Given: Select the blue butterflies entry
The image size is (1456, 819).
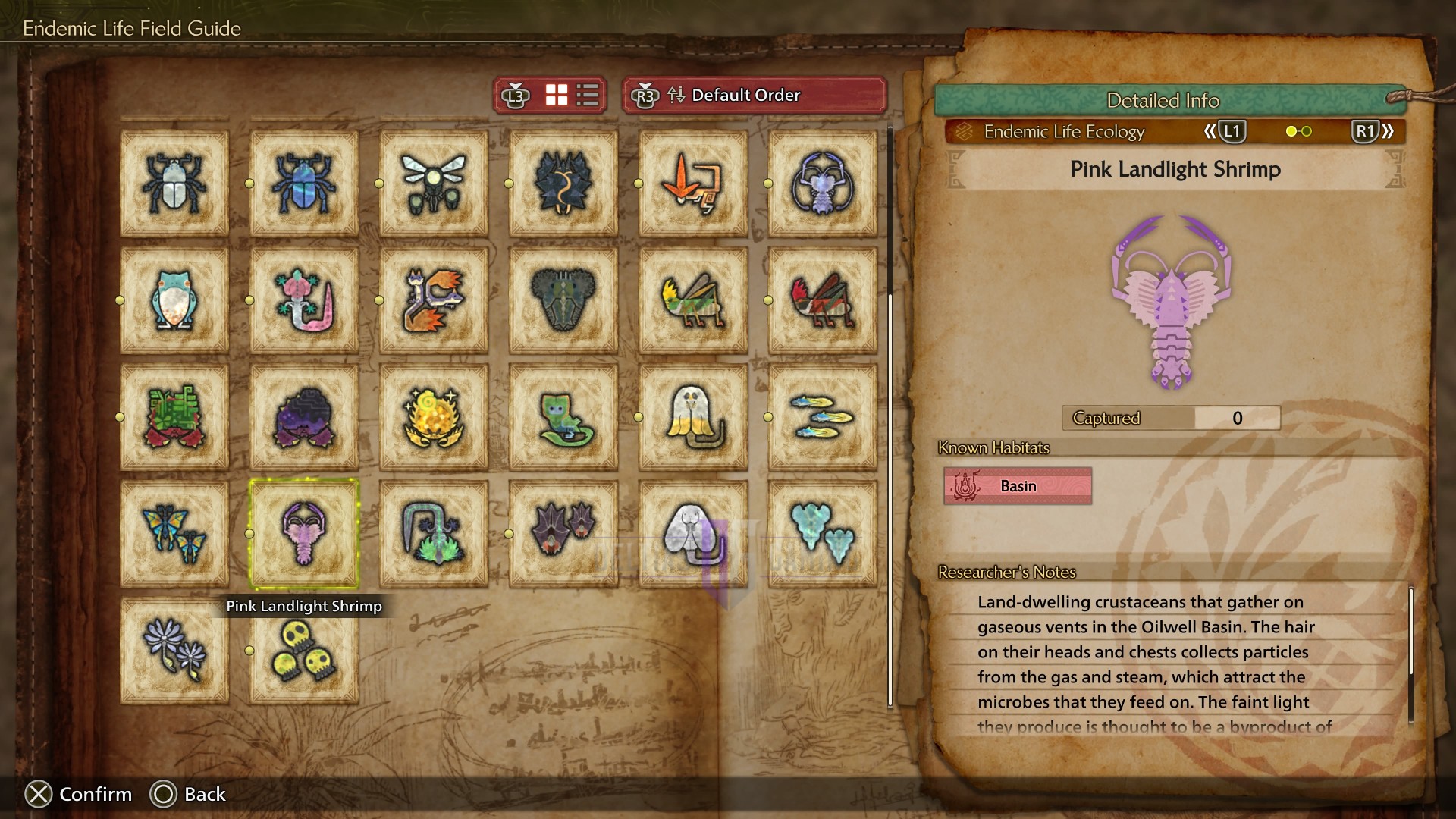Looking at the screenshot, I should click(174, 533).
